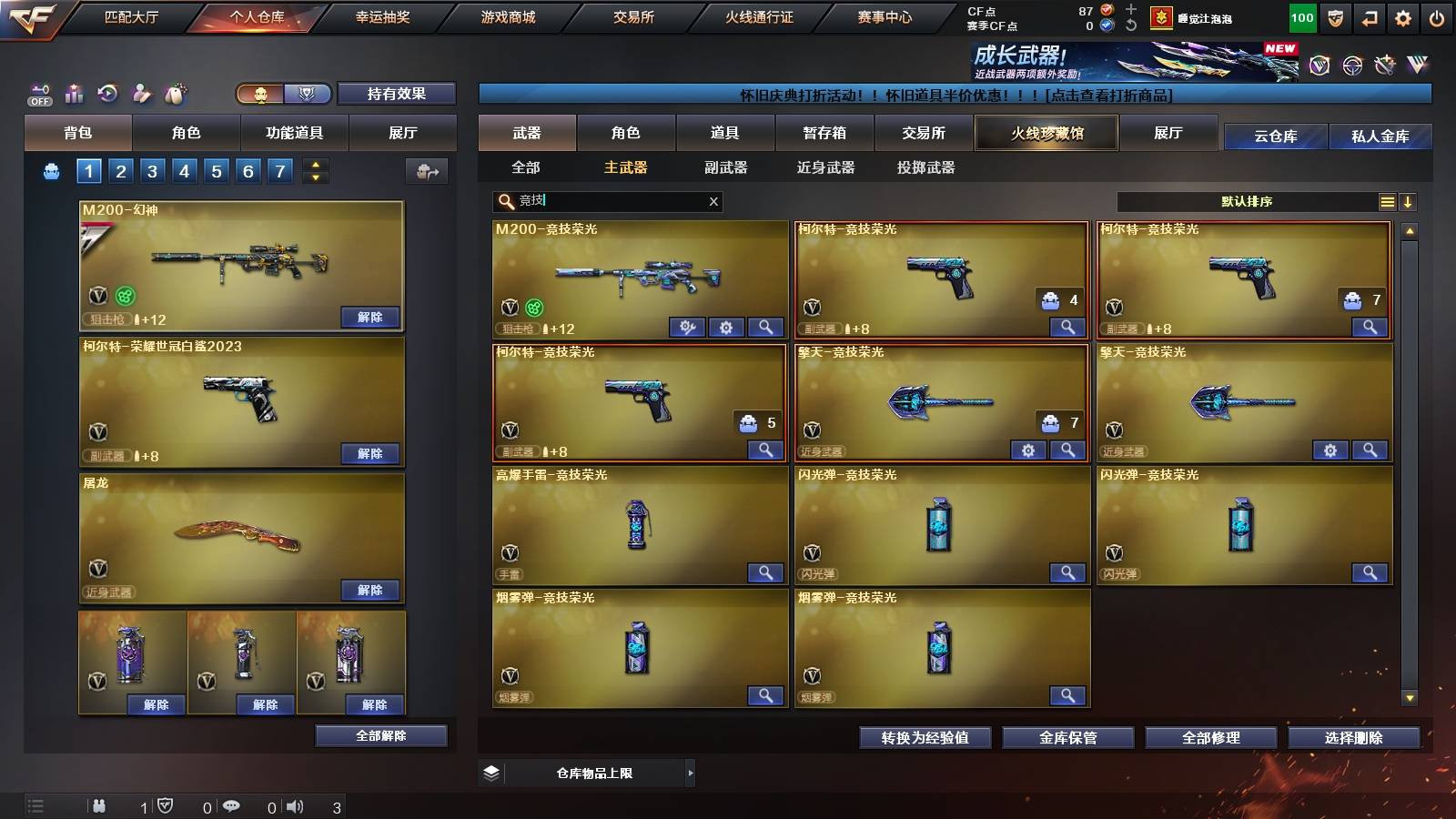This screenshot has width=1456, height=819.
Task: Open the replay/history icon above the backpack
Action: (108, 94)
